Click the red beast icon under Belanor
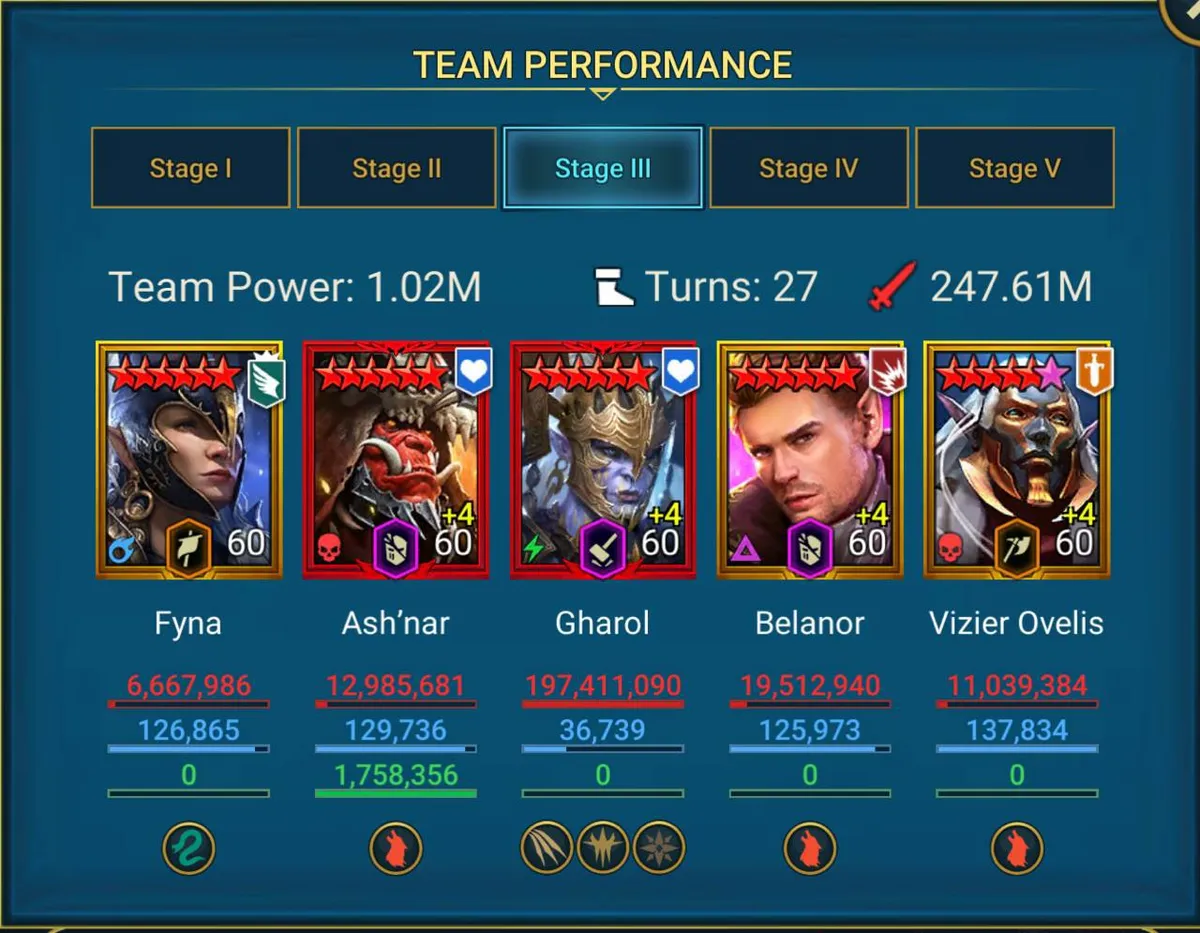Viewport: 1200px width, 933px height. click(x=809, y=849)
